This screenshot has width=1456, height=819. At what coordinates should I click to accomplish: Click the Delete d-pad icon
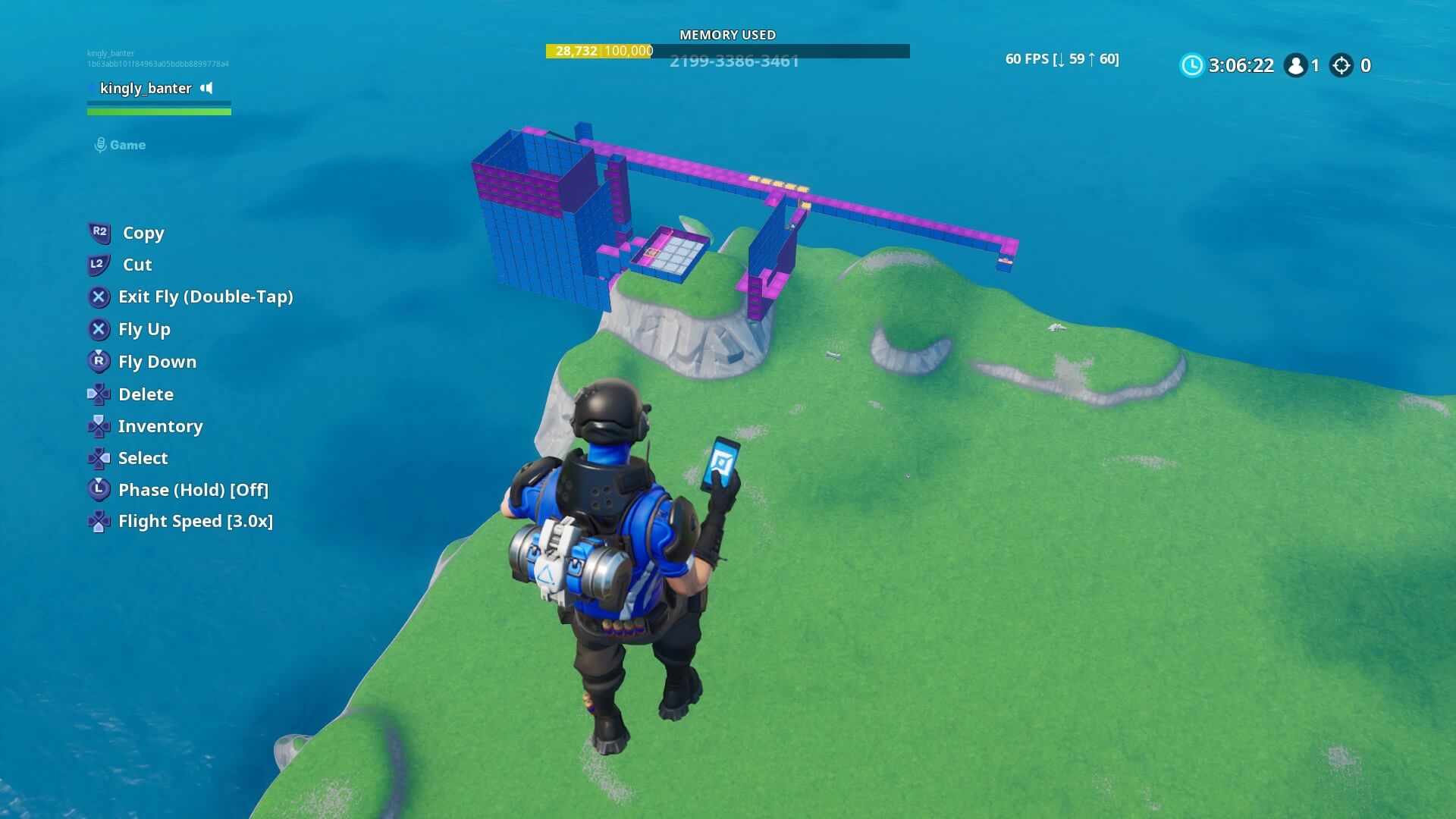(98, 394)
